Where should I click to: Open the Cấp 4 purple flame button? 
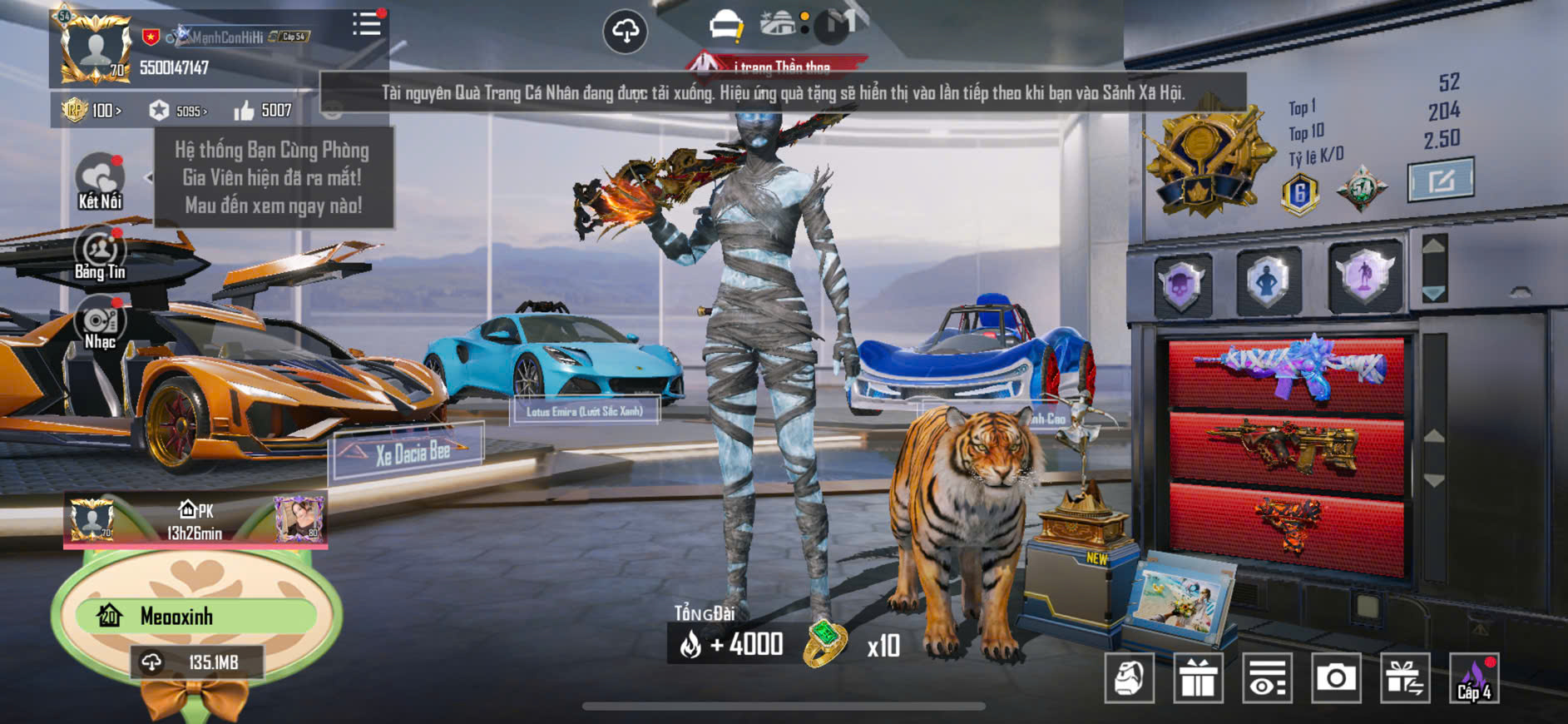pos(1474,679)
